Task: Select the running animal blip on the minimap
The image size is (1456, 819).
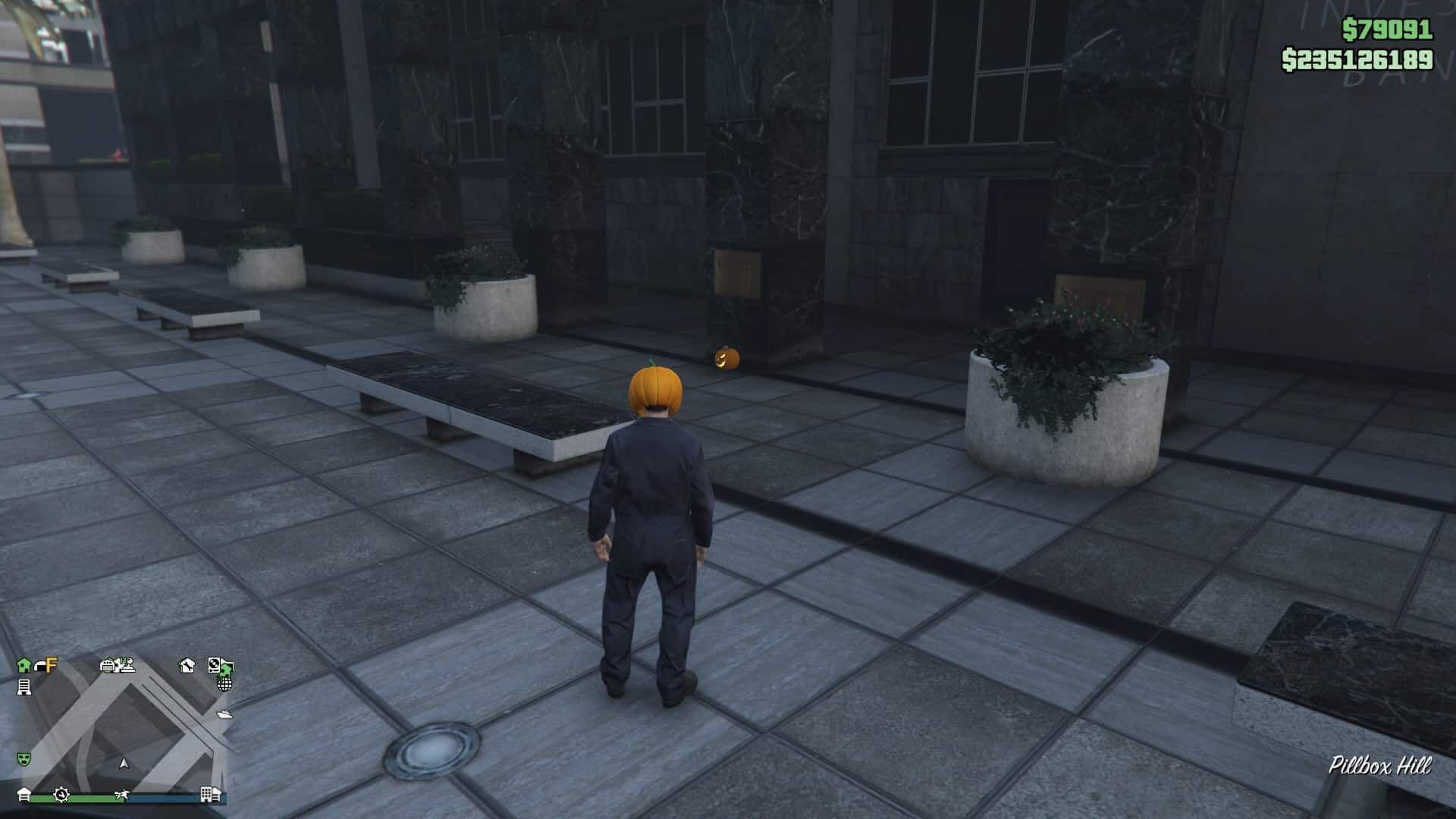Action: click(x=121, y=795)
